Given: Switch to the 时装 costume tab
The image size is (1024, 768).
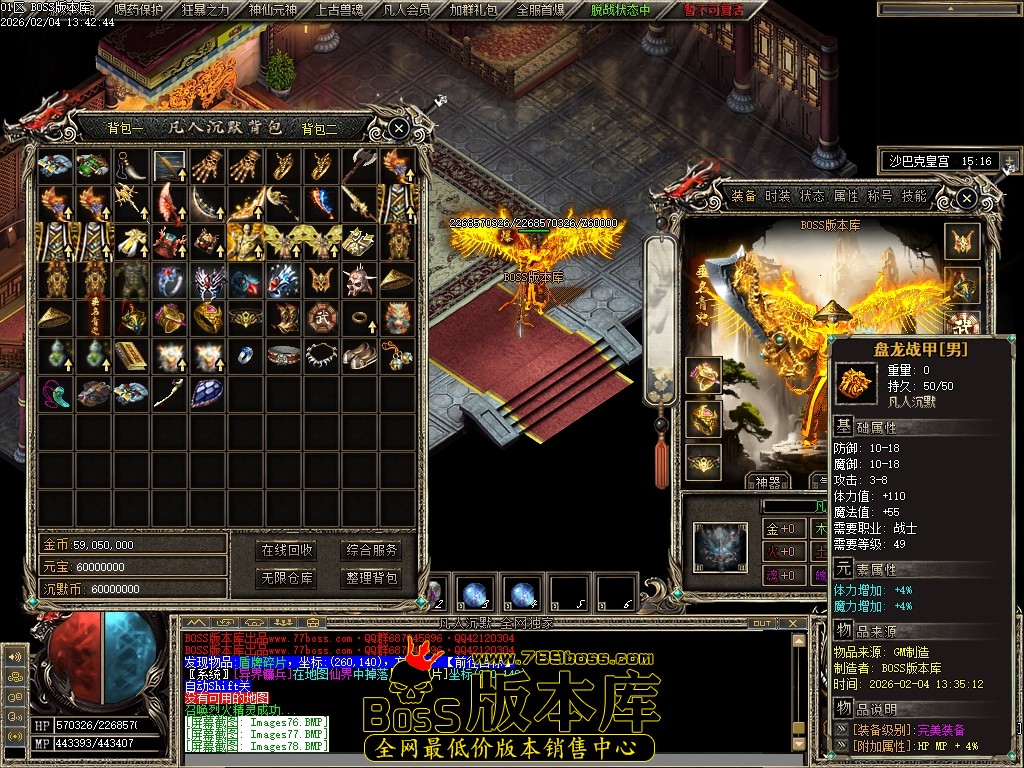Looking at the screenshot, I should point(778,196).
